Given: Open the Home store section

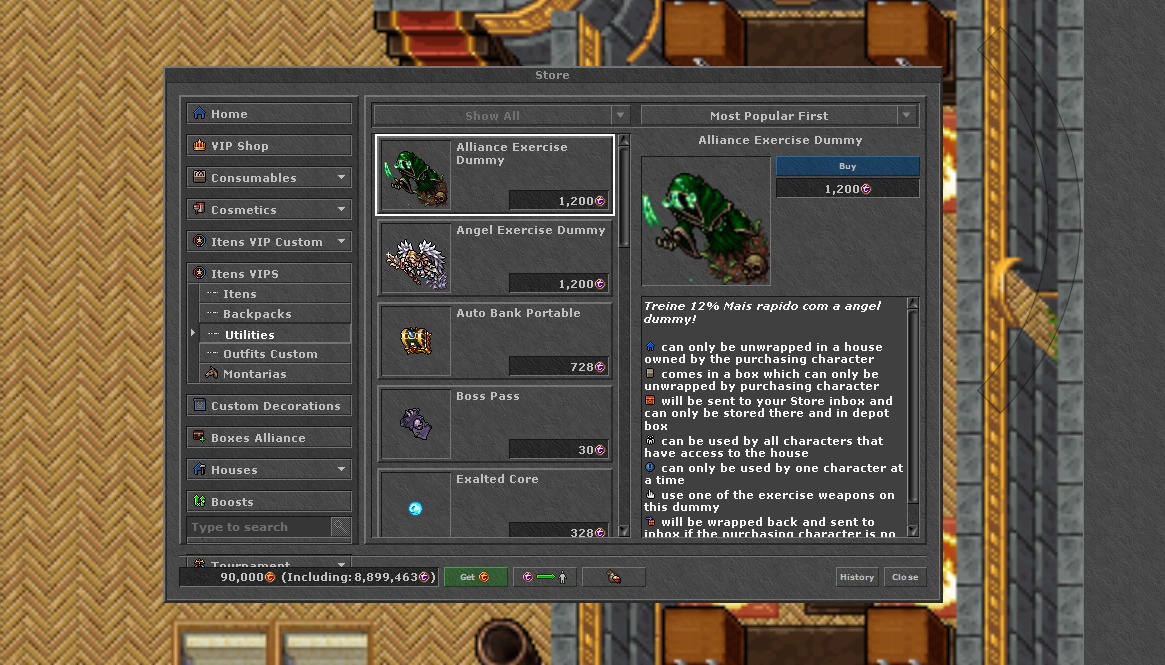Looking at the screenshot, I should 269,114.
